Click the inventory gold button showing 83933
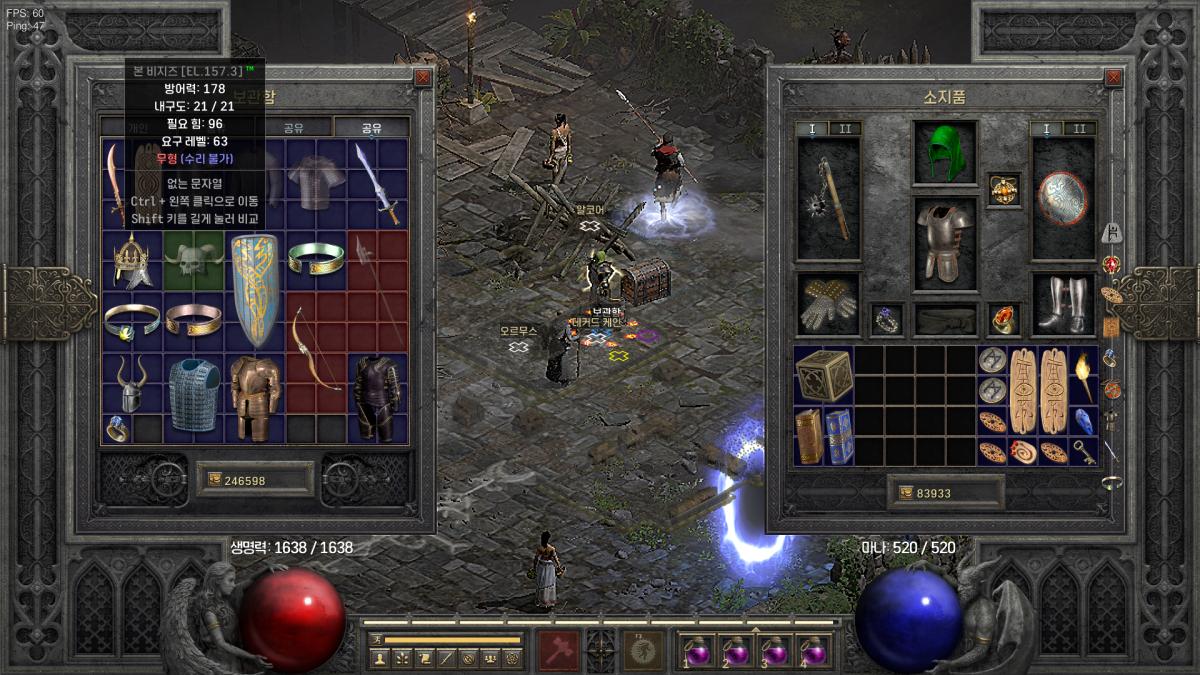Viewport: 1200px width, 675px height. pos(907,492)
